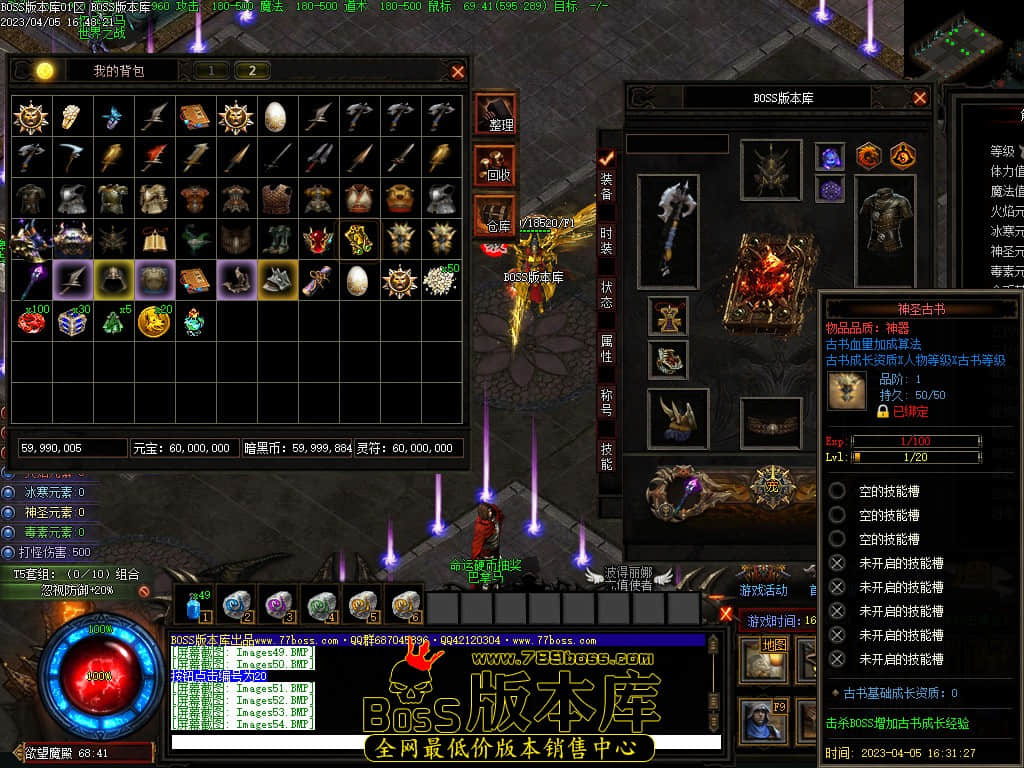Close the backpack window
Image resolution: width=1024 pixels, height=768 pixels.
click(x=458, y=72)
